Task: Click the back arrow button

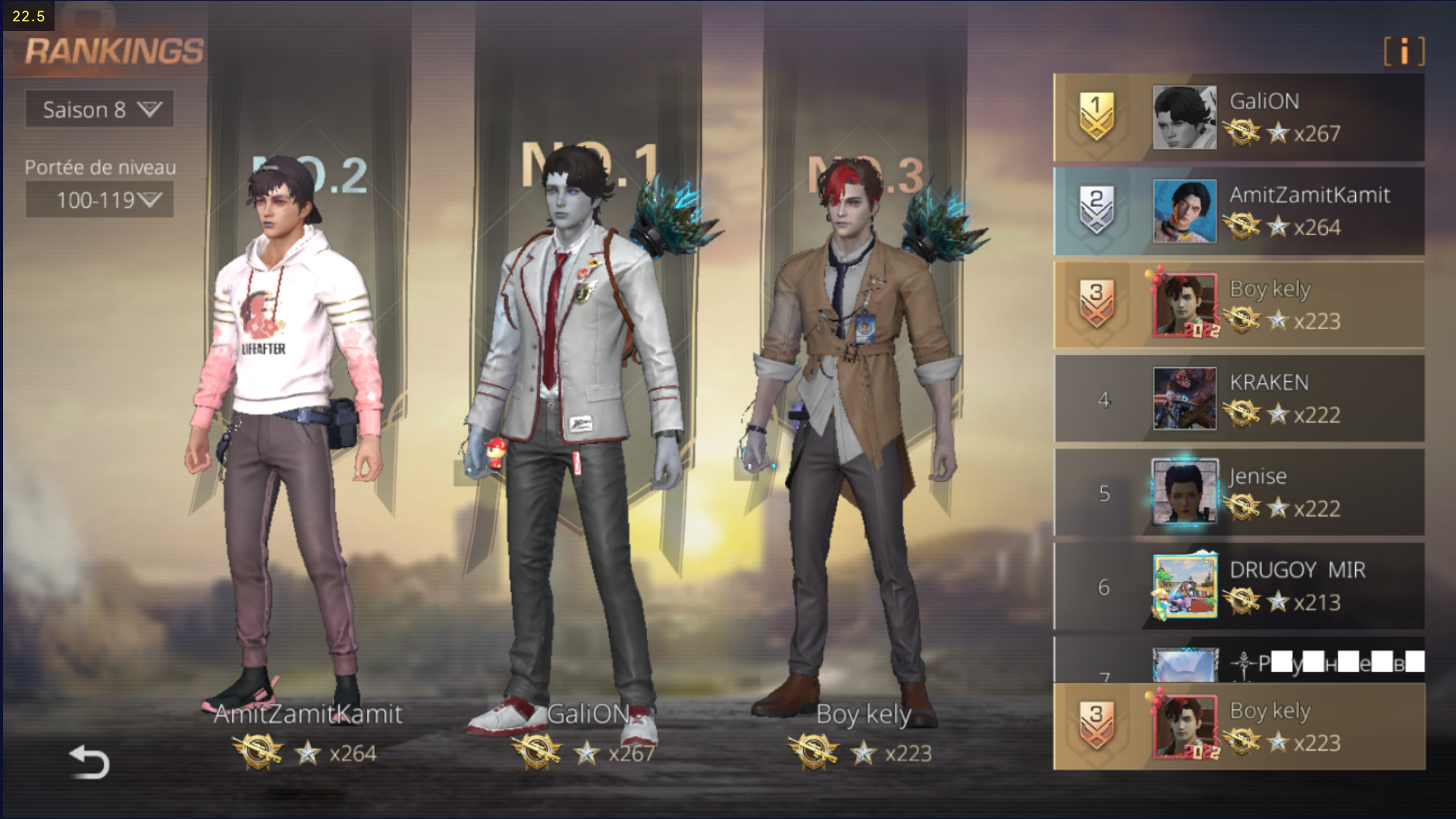Action: (x=89, y=761)
